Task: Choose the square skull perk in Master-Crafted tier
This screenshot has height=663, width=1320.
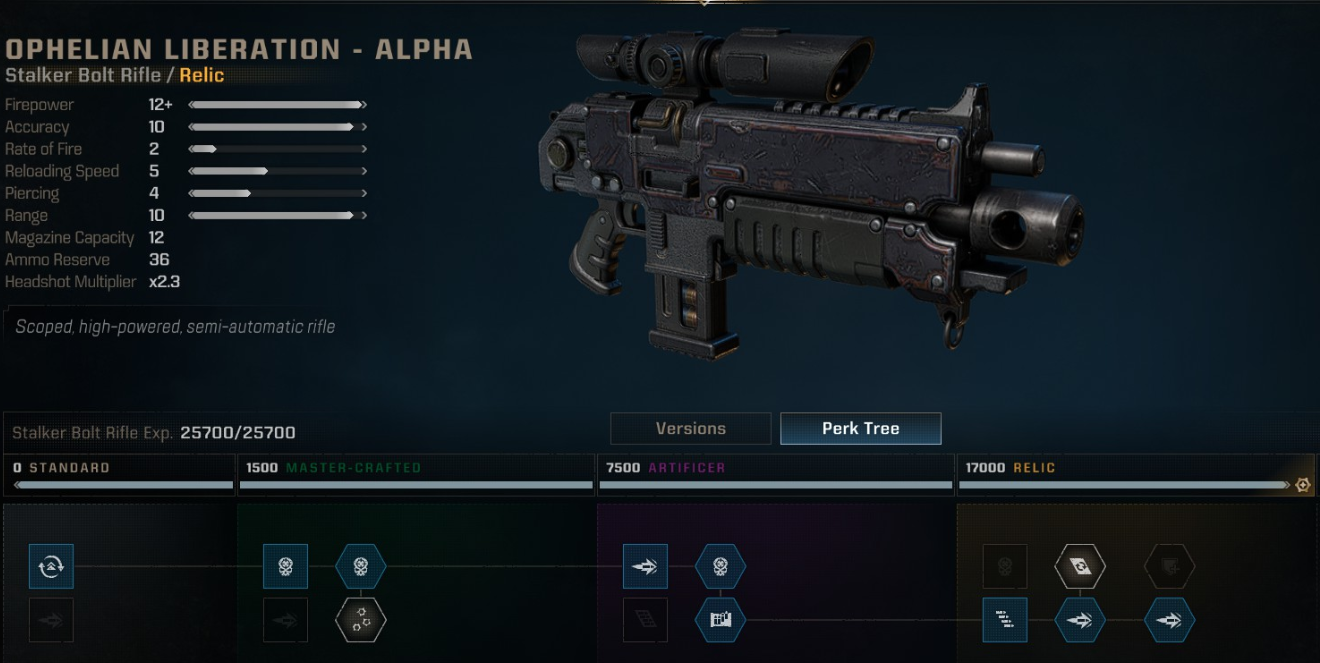Action: tap(285, 567)
